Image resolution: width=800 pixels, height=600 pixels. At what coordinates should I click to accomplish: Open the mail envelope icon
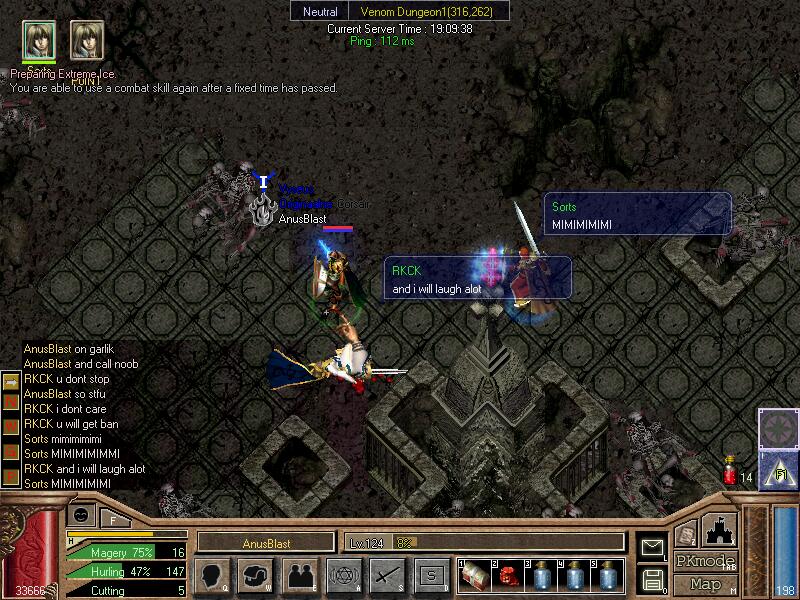(653, 547)
